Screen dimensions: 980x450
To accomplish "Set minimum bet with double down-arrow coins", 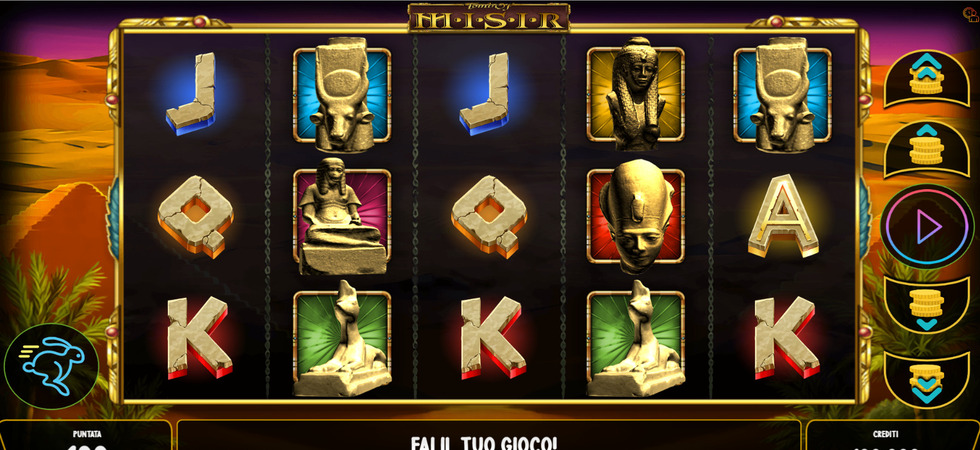I will pyautogui.click(x=927, y=377).
